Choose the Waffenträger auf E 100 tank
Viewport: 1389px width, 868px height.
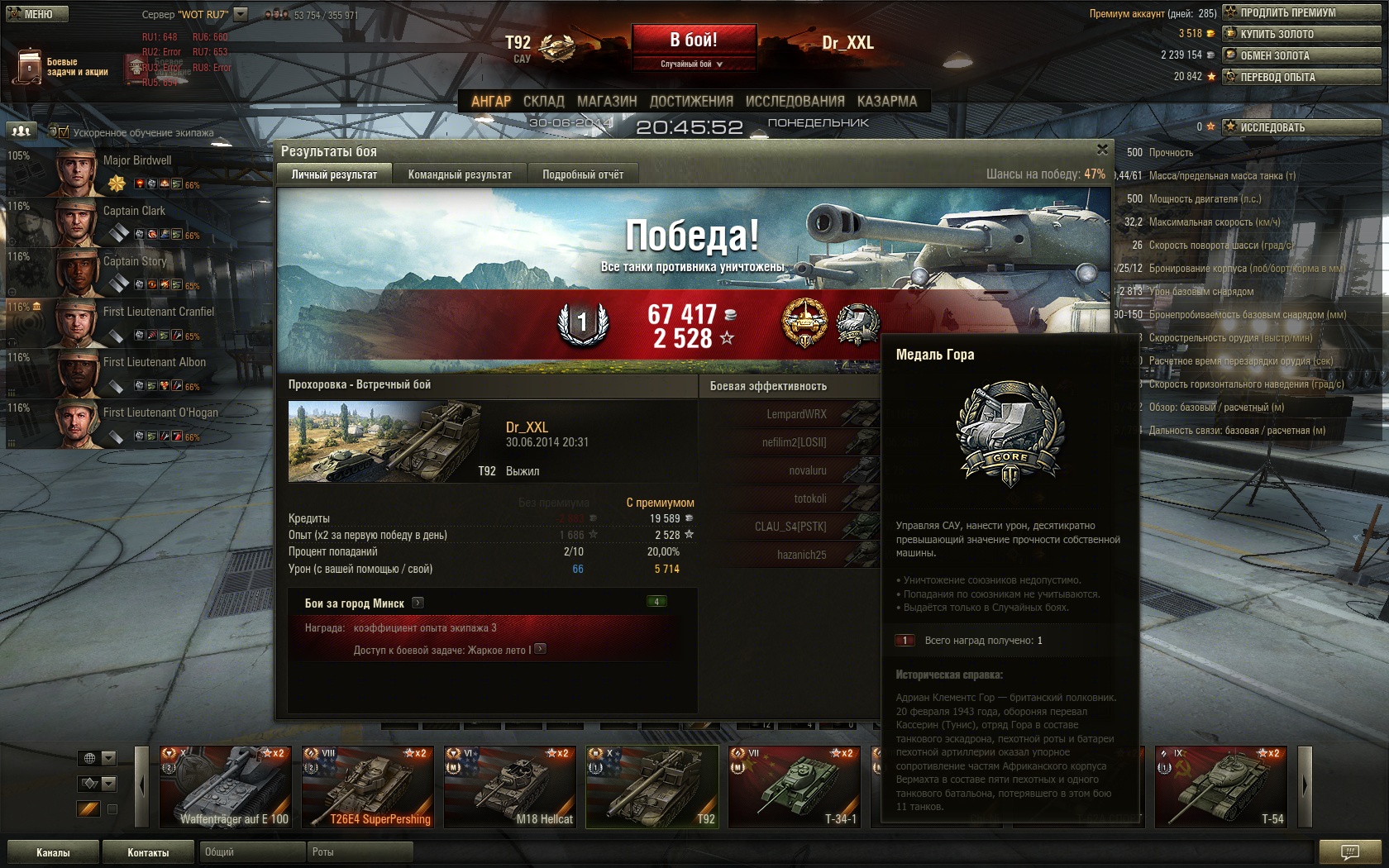pos(225,786)
